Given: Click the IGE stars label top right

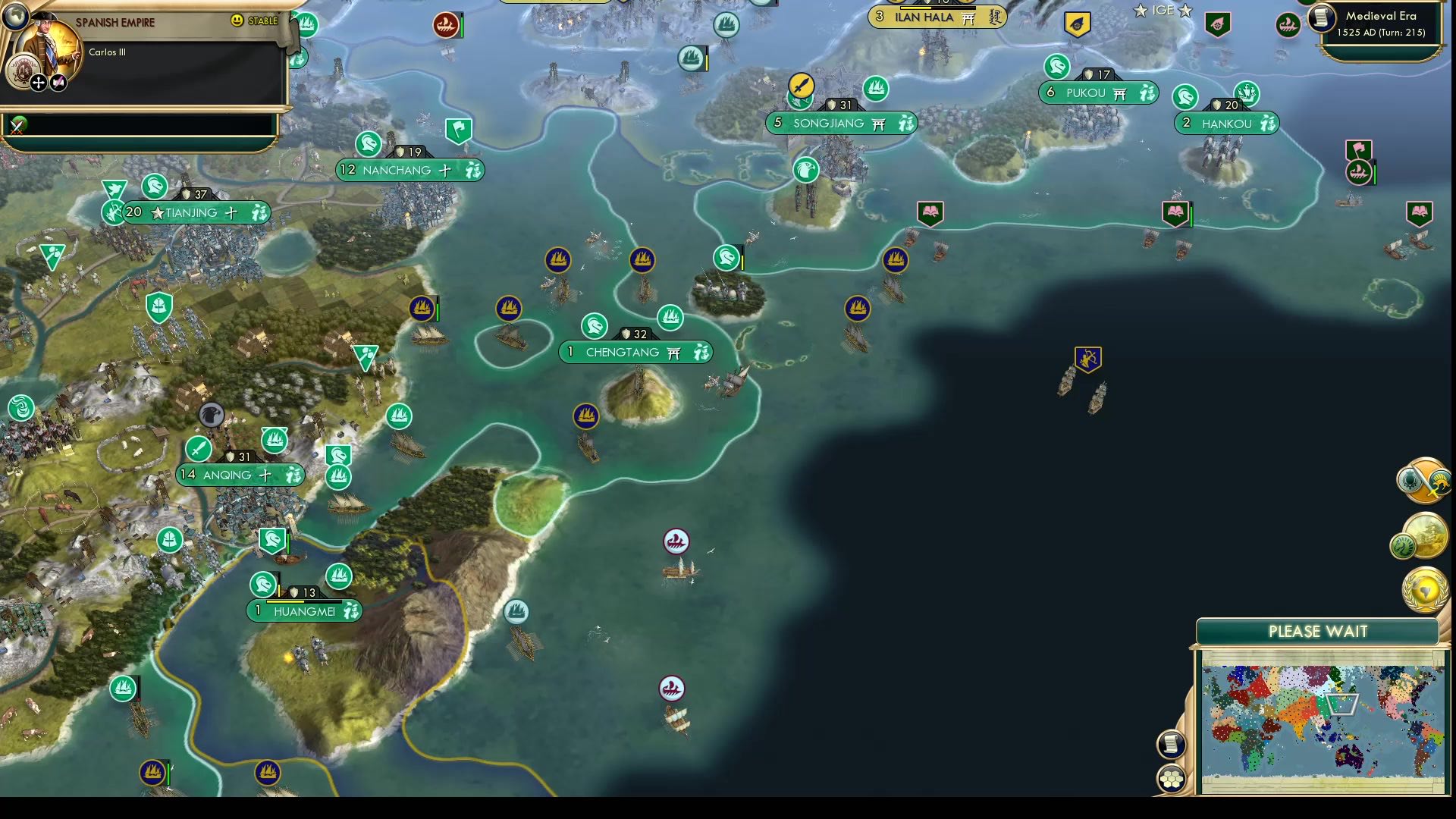Looking at the screenshot, I should 1163,11.
